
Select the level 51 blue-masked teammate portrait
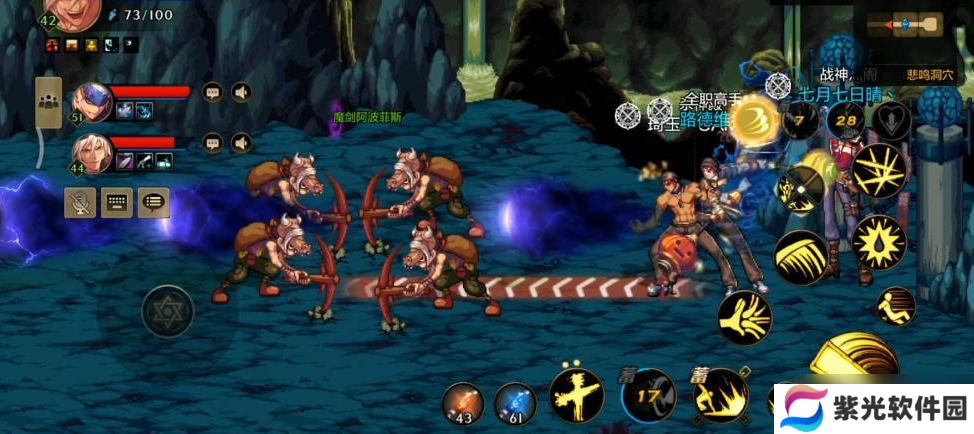(x=91, y=102)
